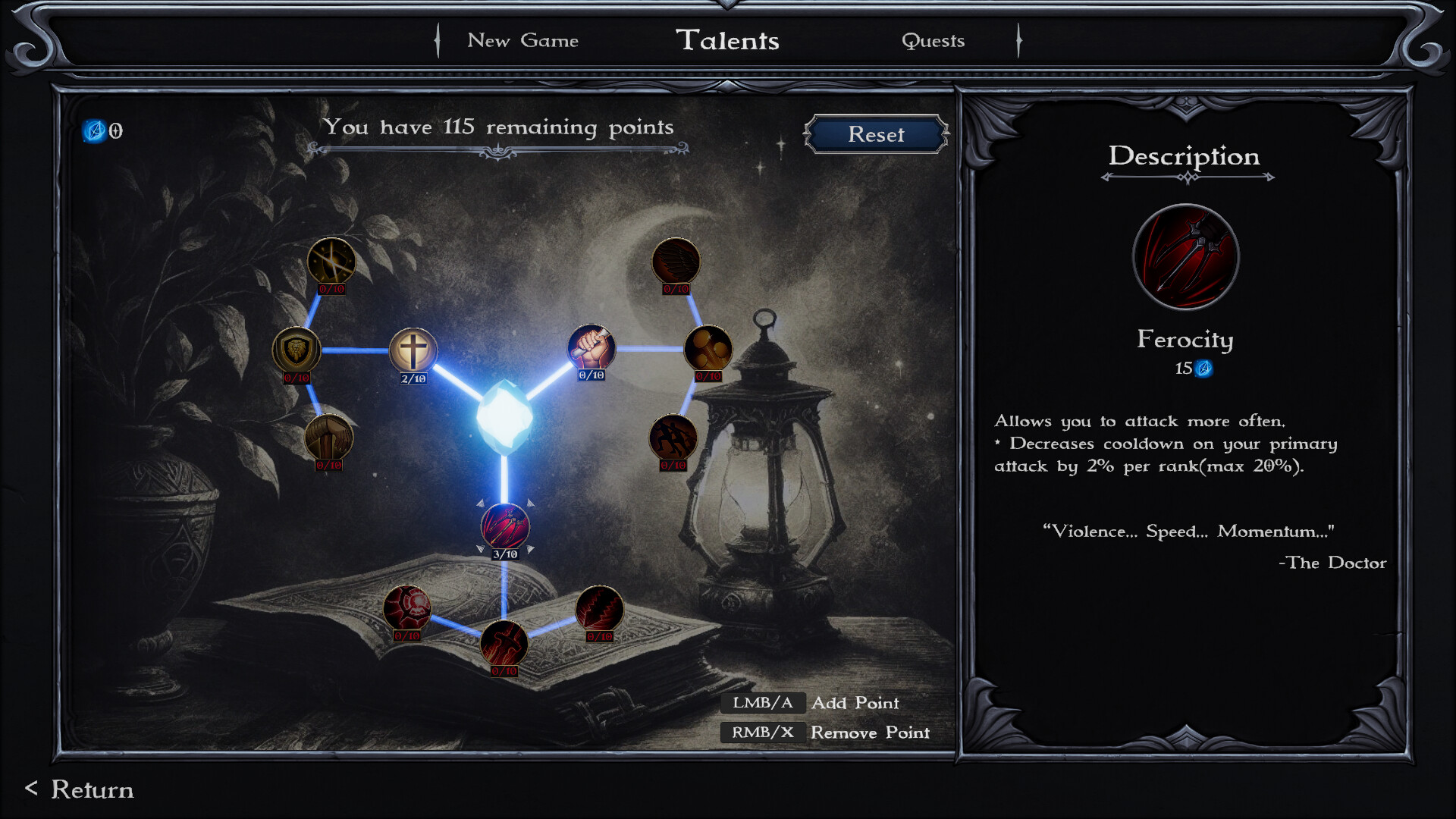Image resolution: width=1456 pixels, height=819 pixels.
Task: Select the Talents tab
Action: (730, 41)
